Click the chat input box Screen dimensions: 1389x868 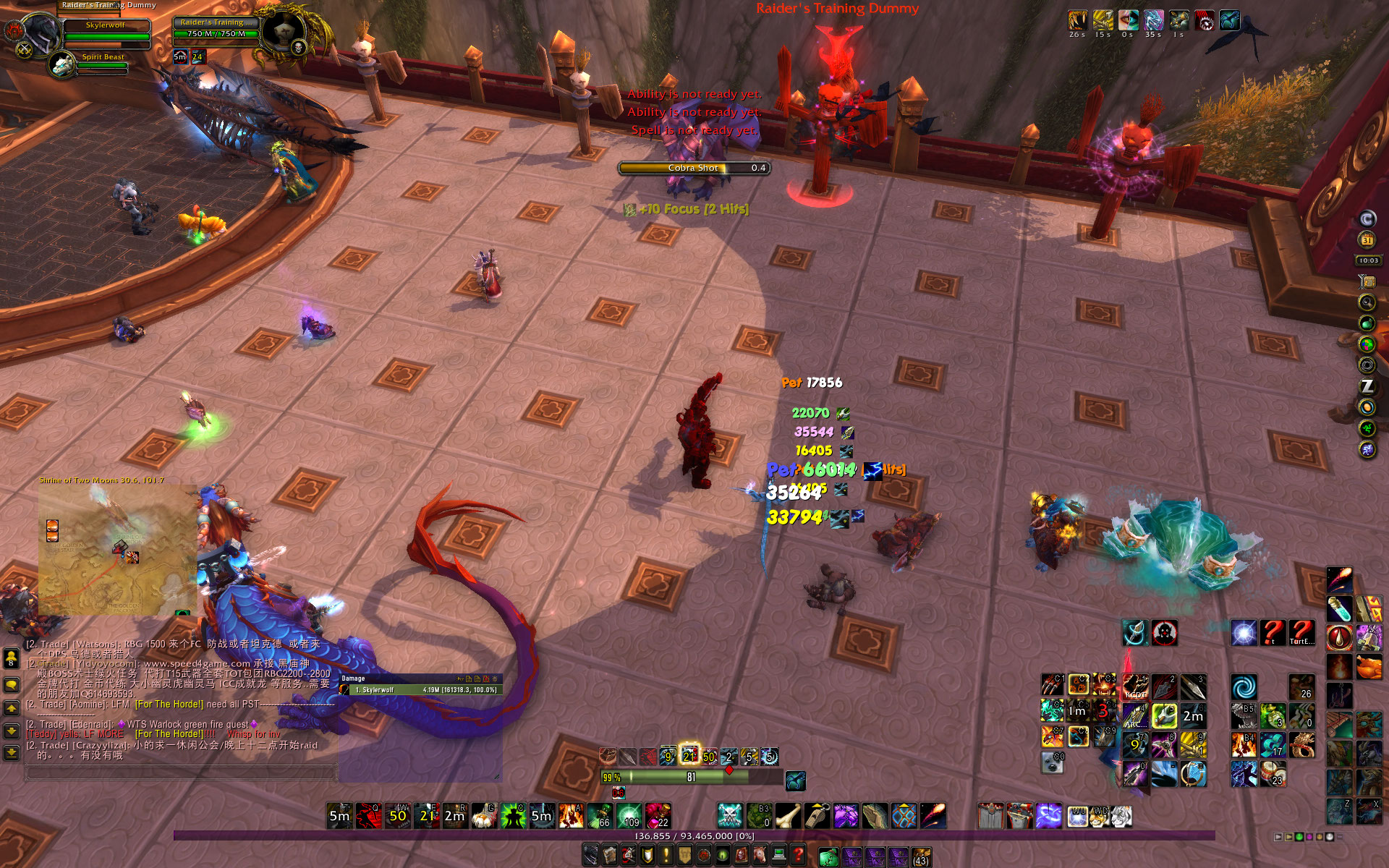pyautogui.click(x=181, y=773)
